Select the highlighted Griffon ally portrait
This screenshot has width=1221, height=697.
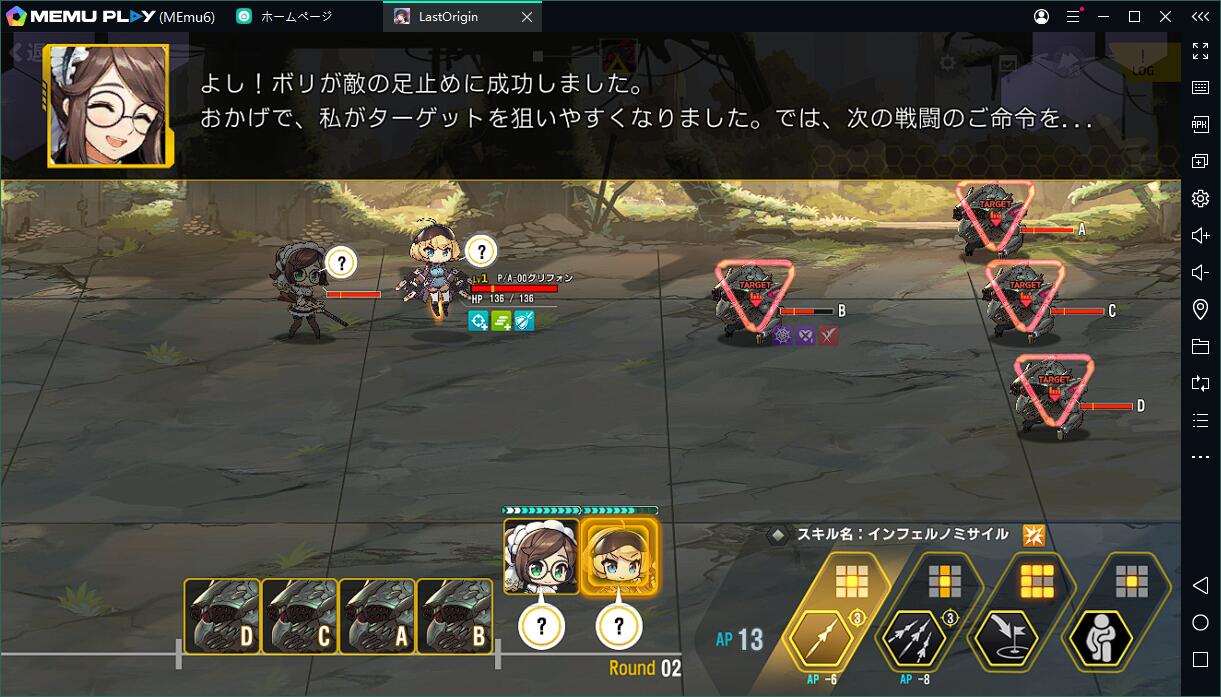click(x=619, y=557)
